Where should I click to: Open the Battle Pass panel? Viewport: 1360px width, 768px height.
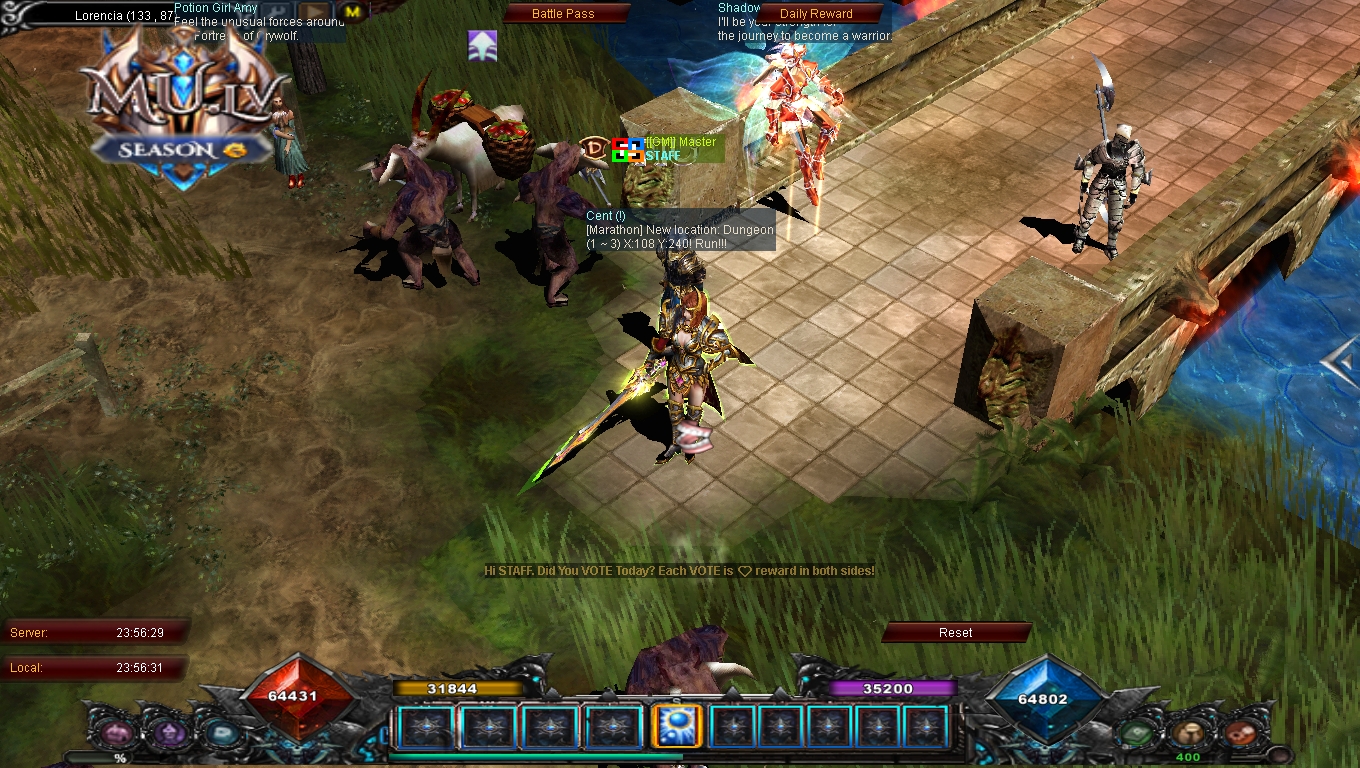pos(563,14)
